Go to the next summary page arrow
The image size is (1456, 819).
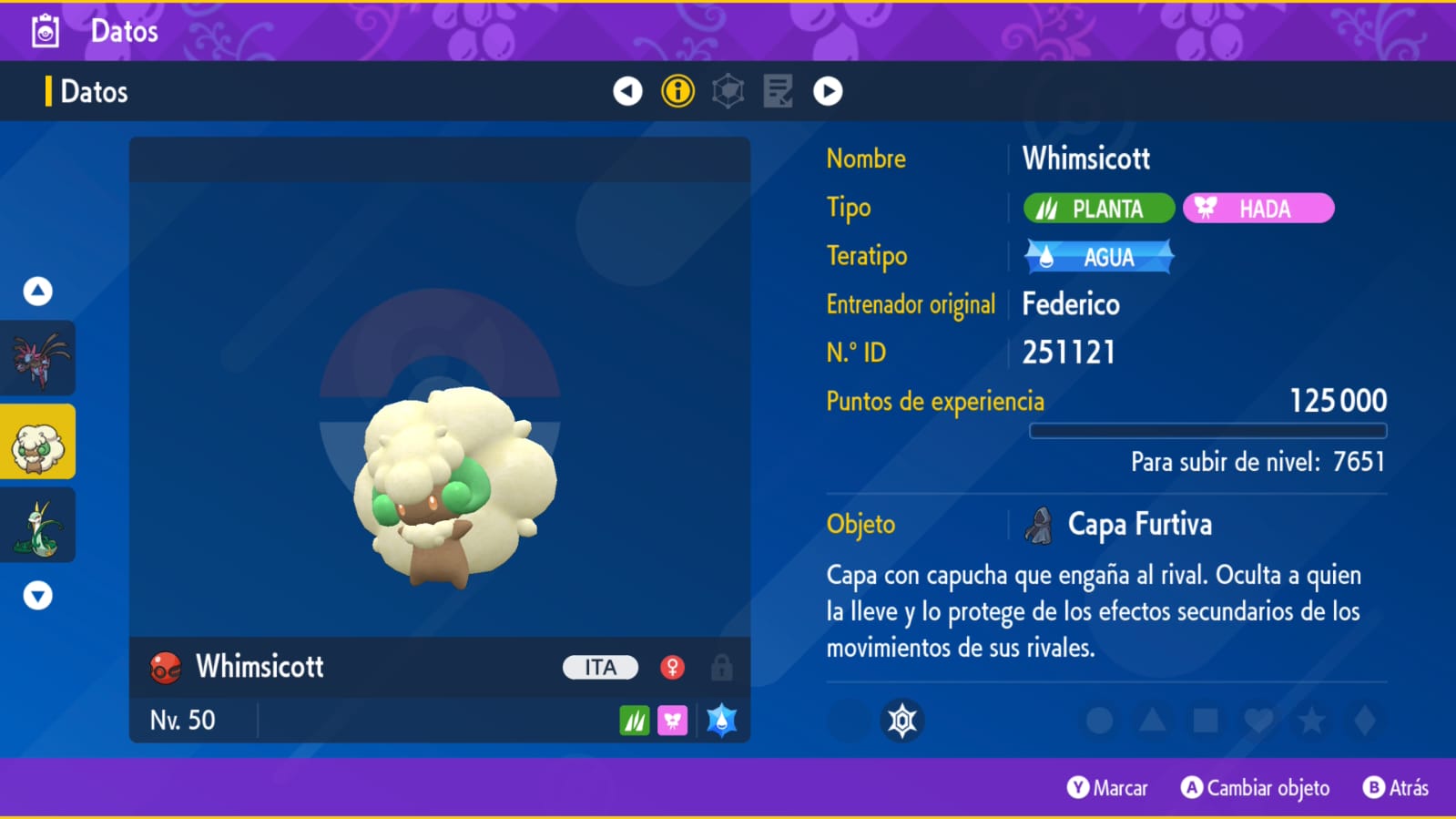click(828, 91)
